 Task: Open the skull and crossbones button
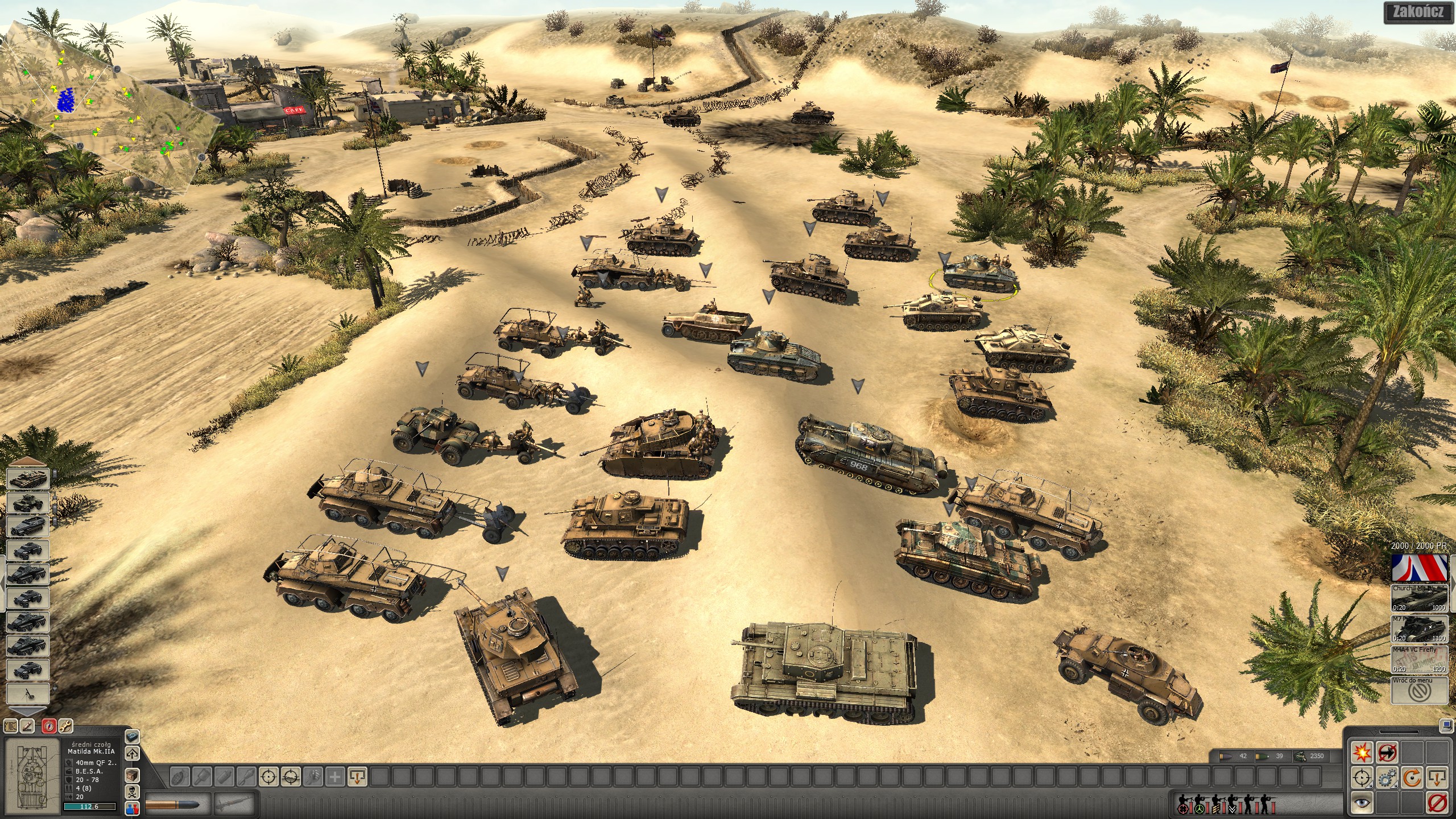pos(132,792)
